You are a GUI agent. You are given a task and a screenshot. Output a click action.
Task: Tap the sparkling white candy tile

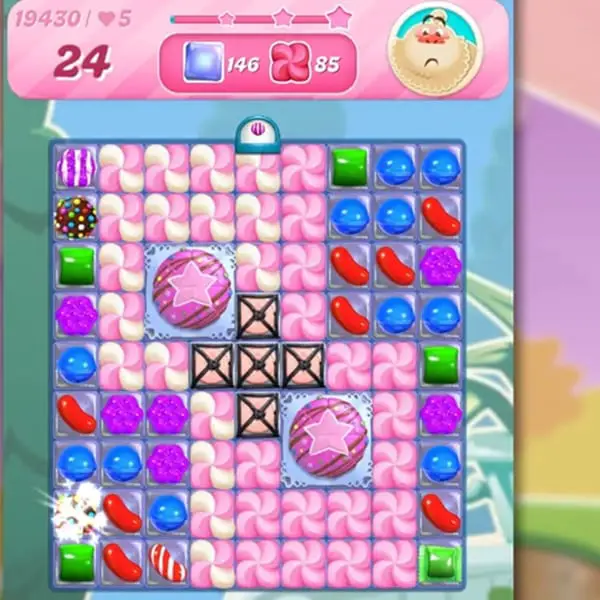click(x=76, y=509)
